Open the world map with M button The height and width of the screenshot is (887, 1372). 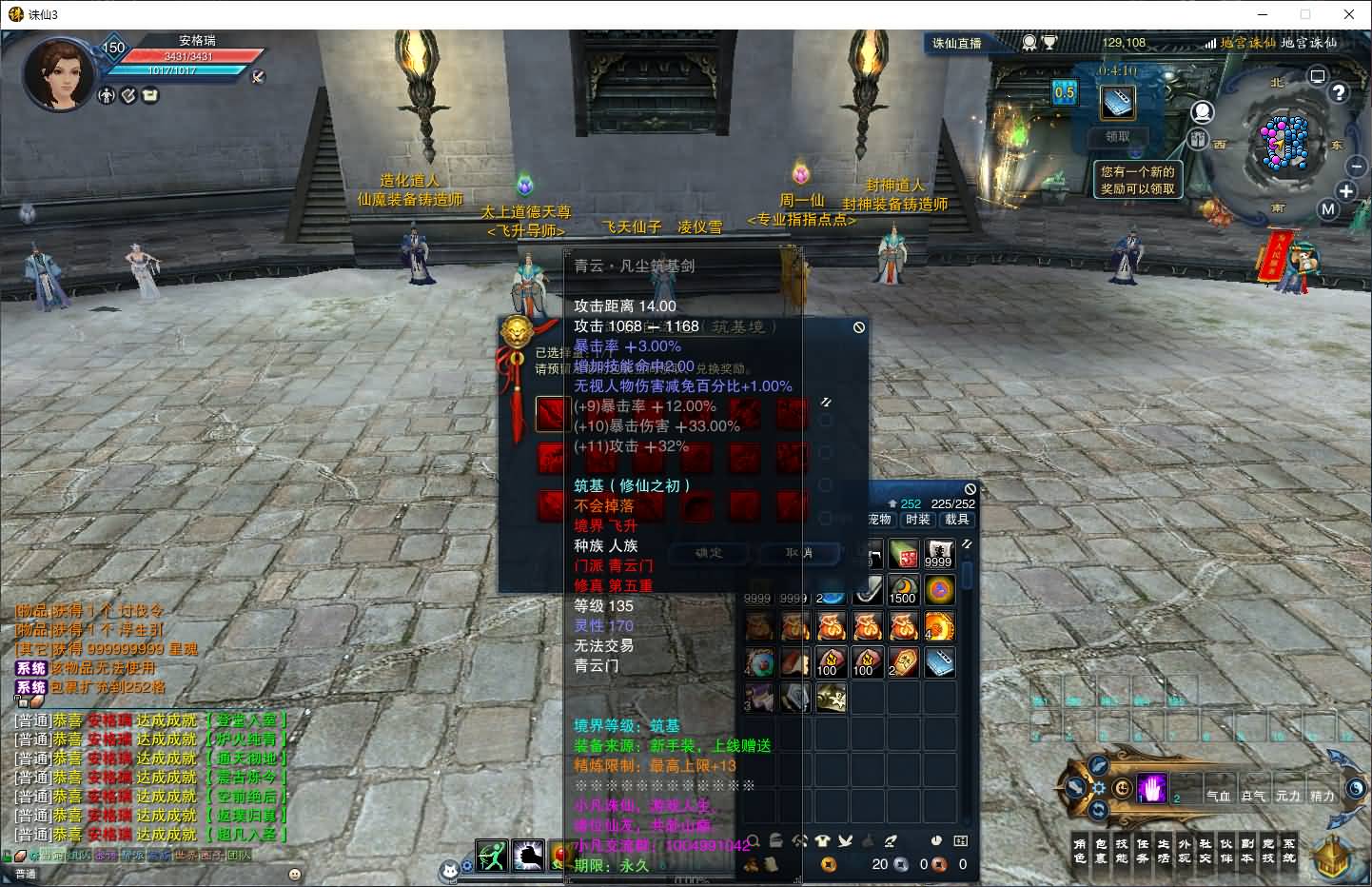tap(1328, 209)
